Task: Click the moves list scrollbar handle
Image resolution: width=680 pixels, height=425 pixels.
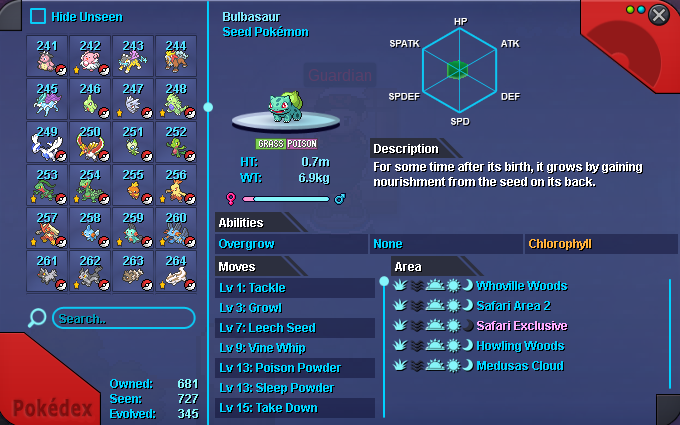Action: [x=383, y=282]
